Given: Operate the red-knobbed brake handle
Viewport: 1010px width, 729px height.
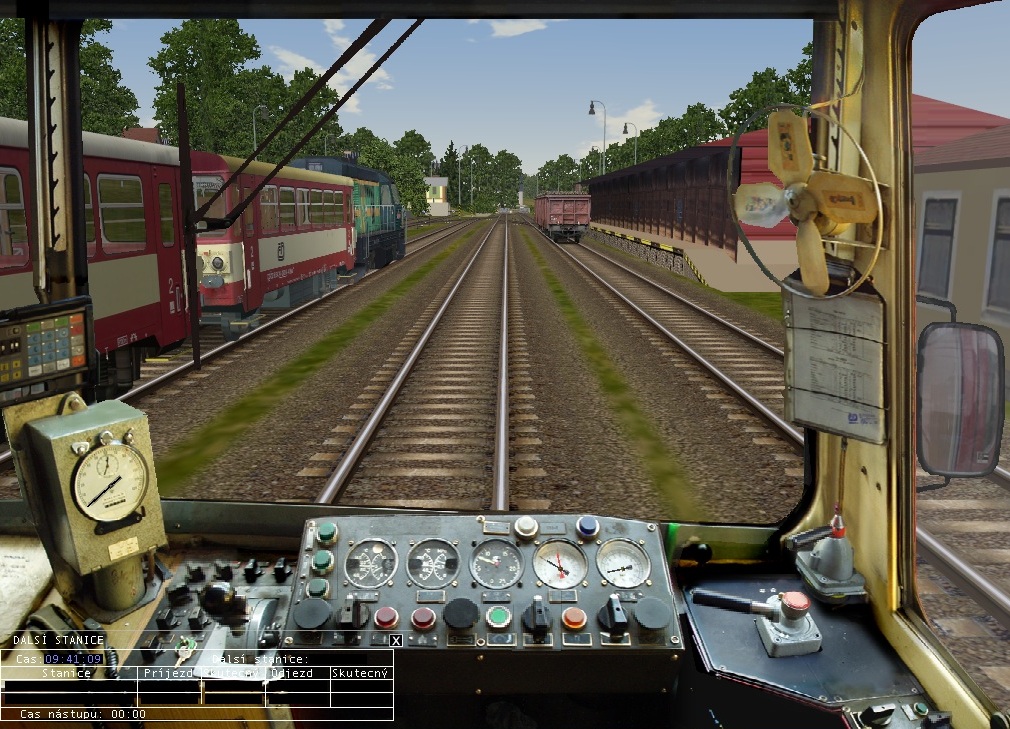Looking at the screenshot, I should (795, 603).
